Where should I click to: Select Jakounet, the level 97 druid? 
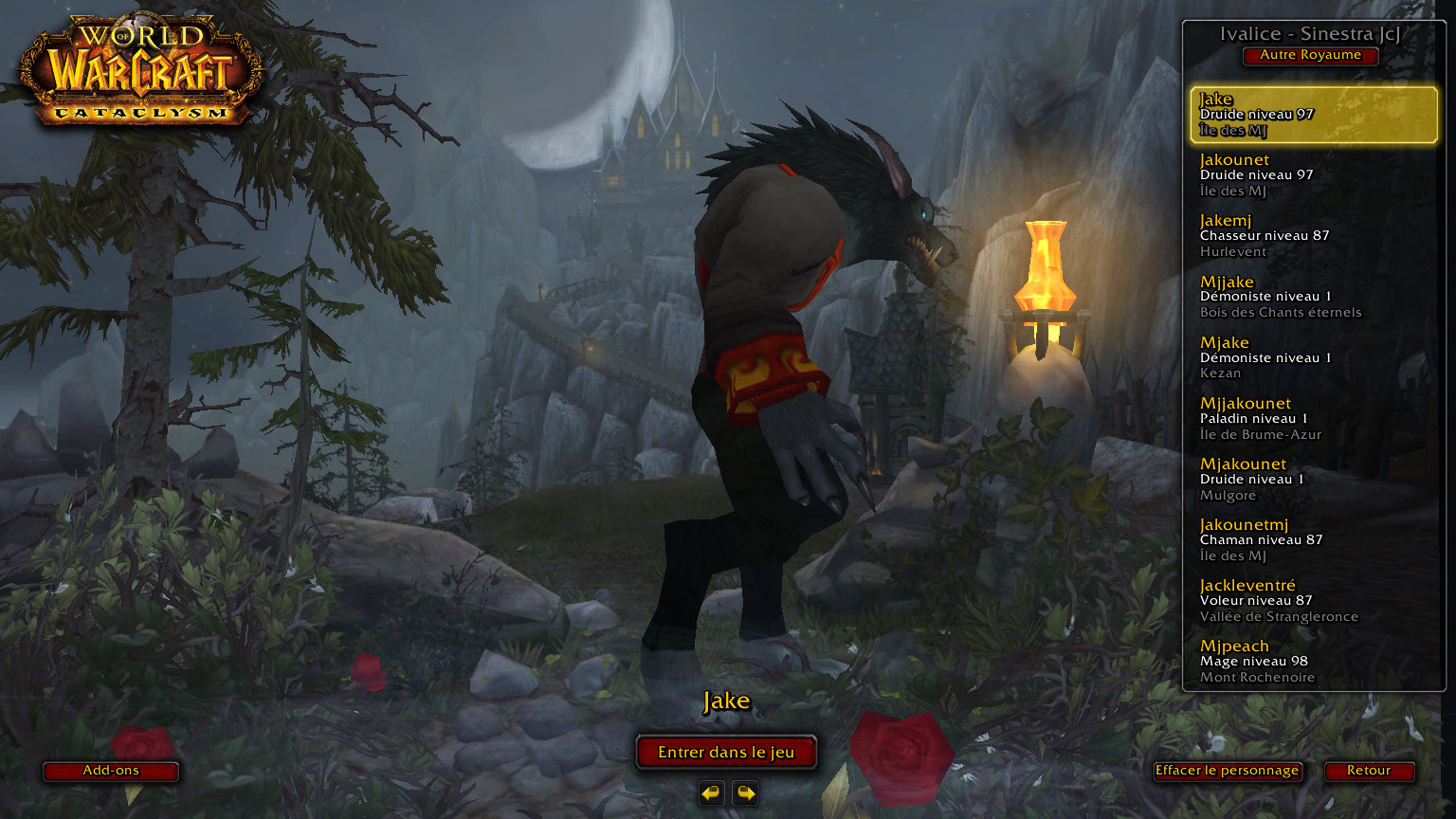click(x=1313, y=175)
